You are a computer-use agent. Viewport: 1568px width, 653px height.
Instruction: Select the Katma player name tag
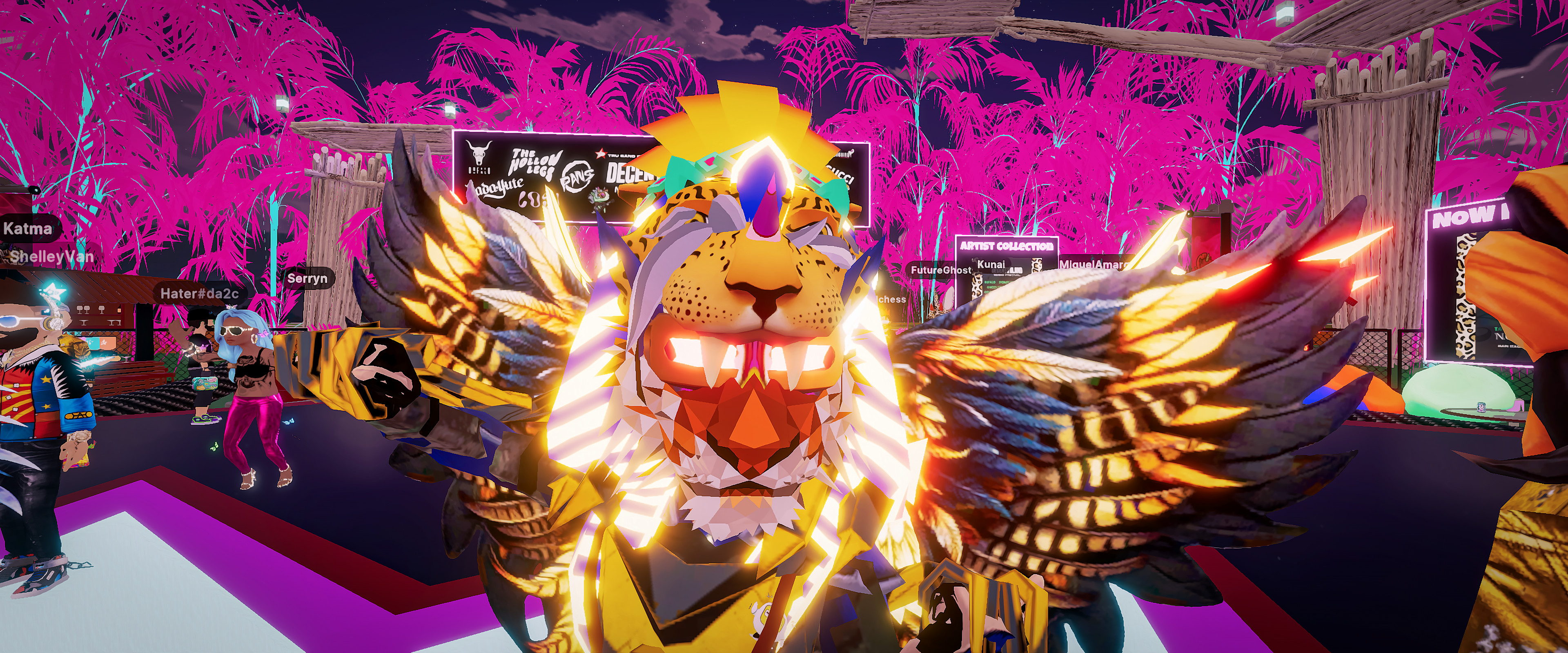[27, 229]
